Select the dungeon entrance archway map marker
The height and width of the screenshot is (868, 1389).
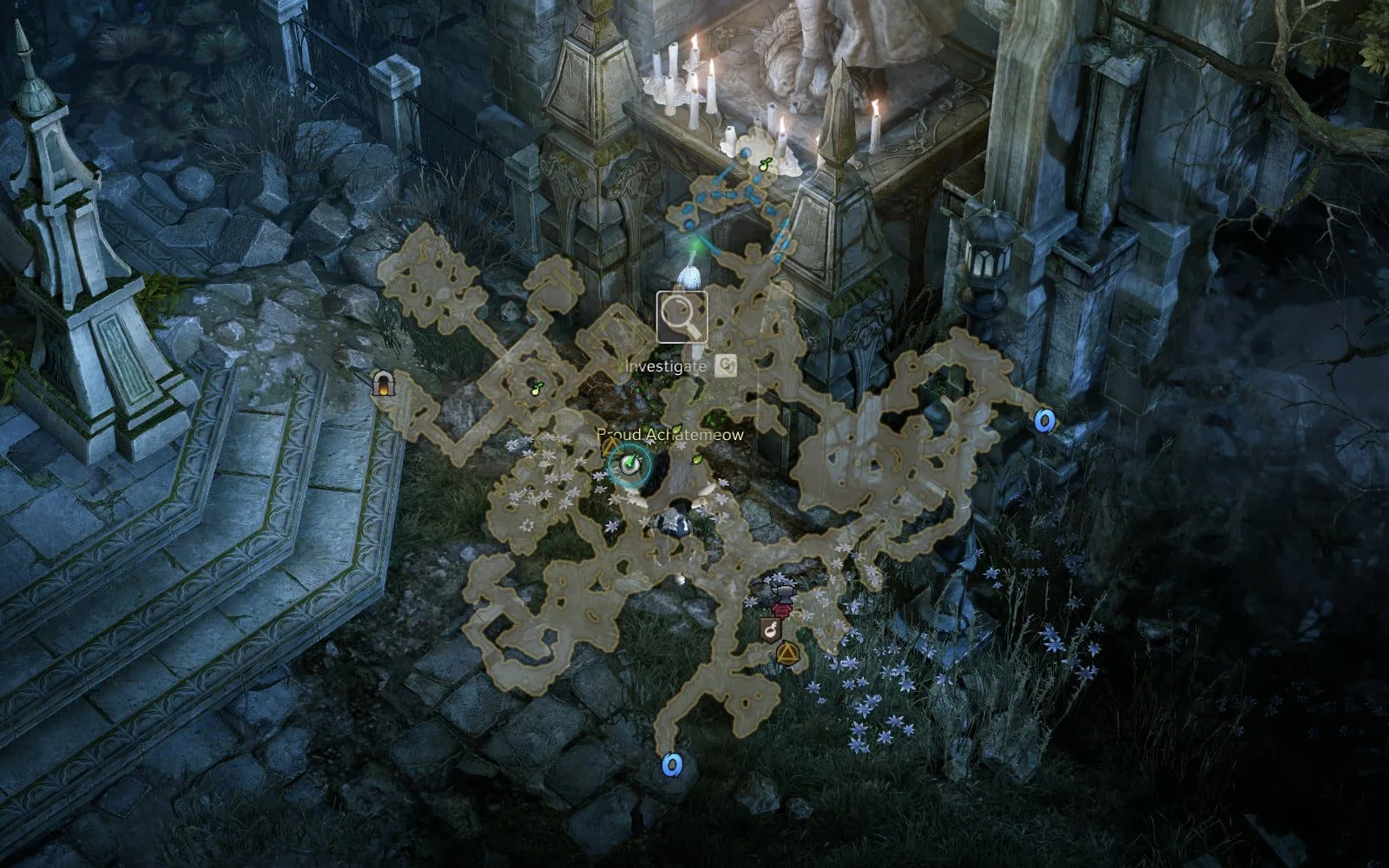(x=380, y=383)
